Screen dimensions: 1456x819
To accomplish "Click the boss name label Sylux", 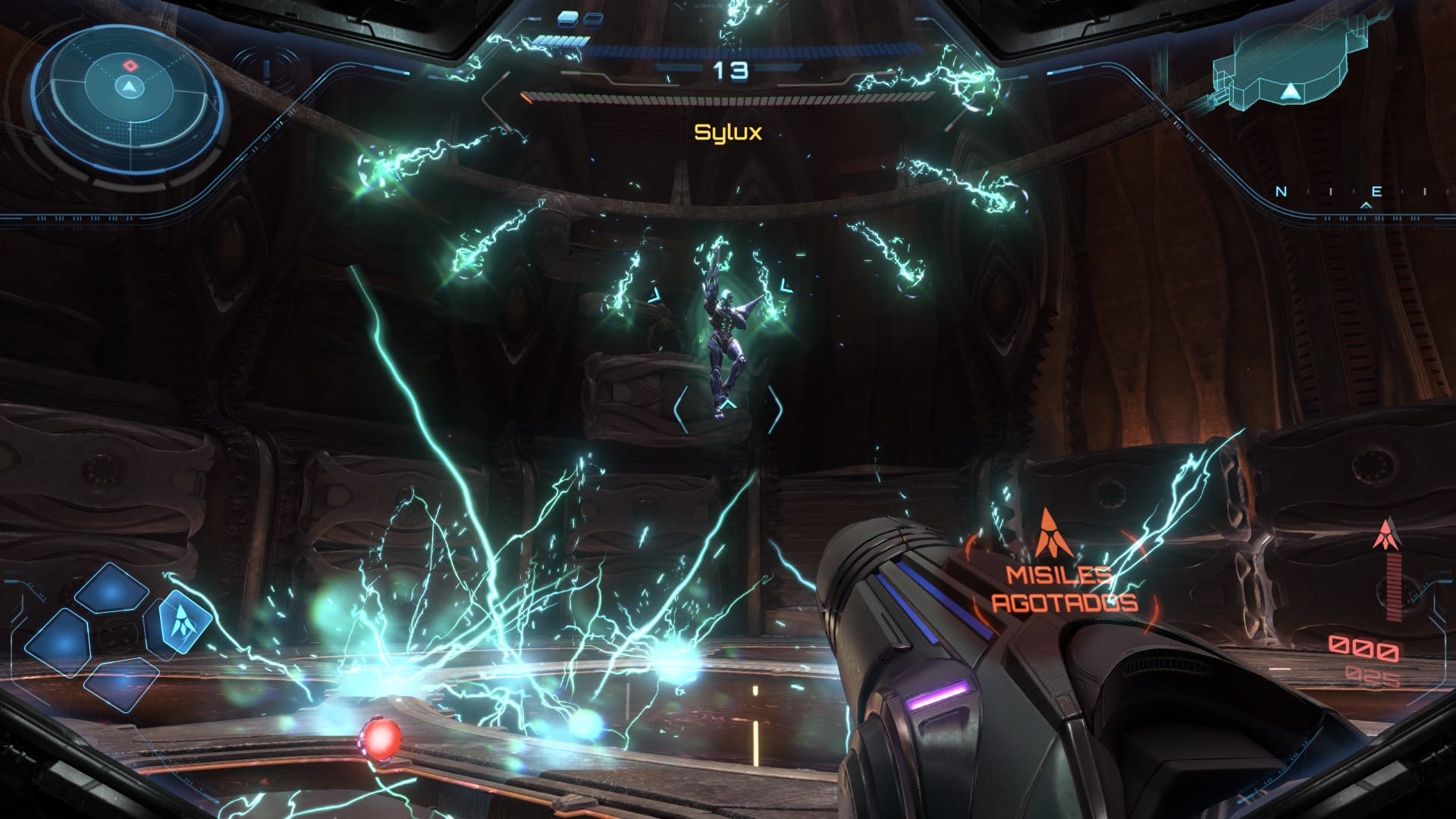I will point(729,132).
